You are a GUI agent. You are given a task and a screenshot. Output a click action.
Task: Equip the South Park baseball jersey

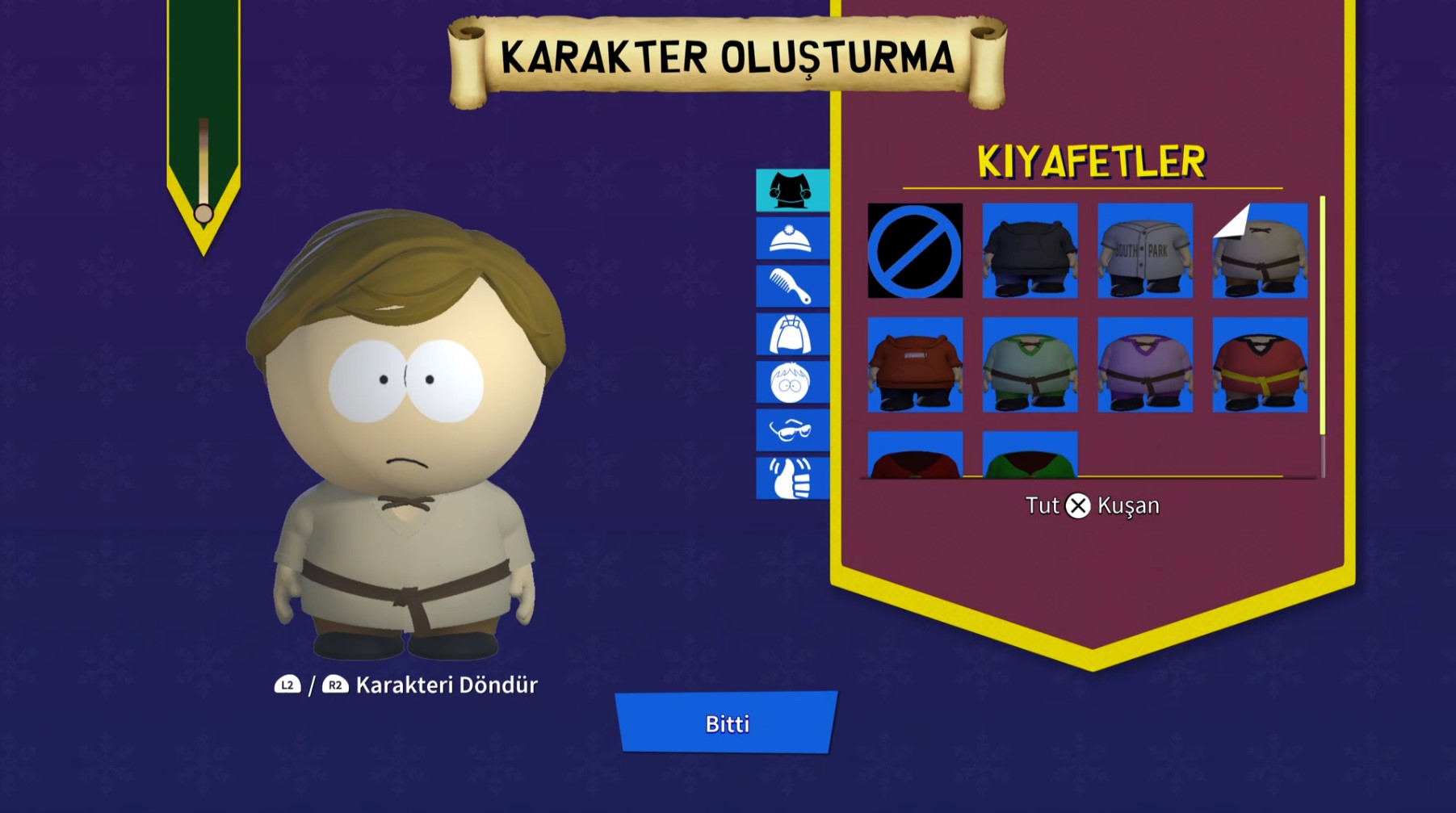(1145, 251)
